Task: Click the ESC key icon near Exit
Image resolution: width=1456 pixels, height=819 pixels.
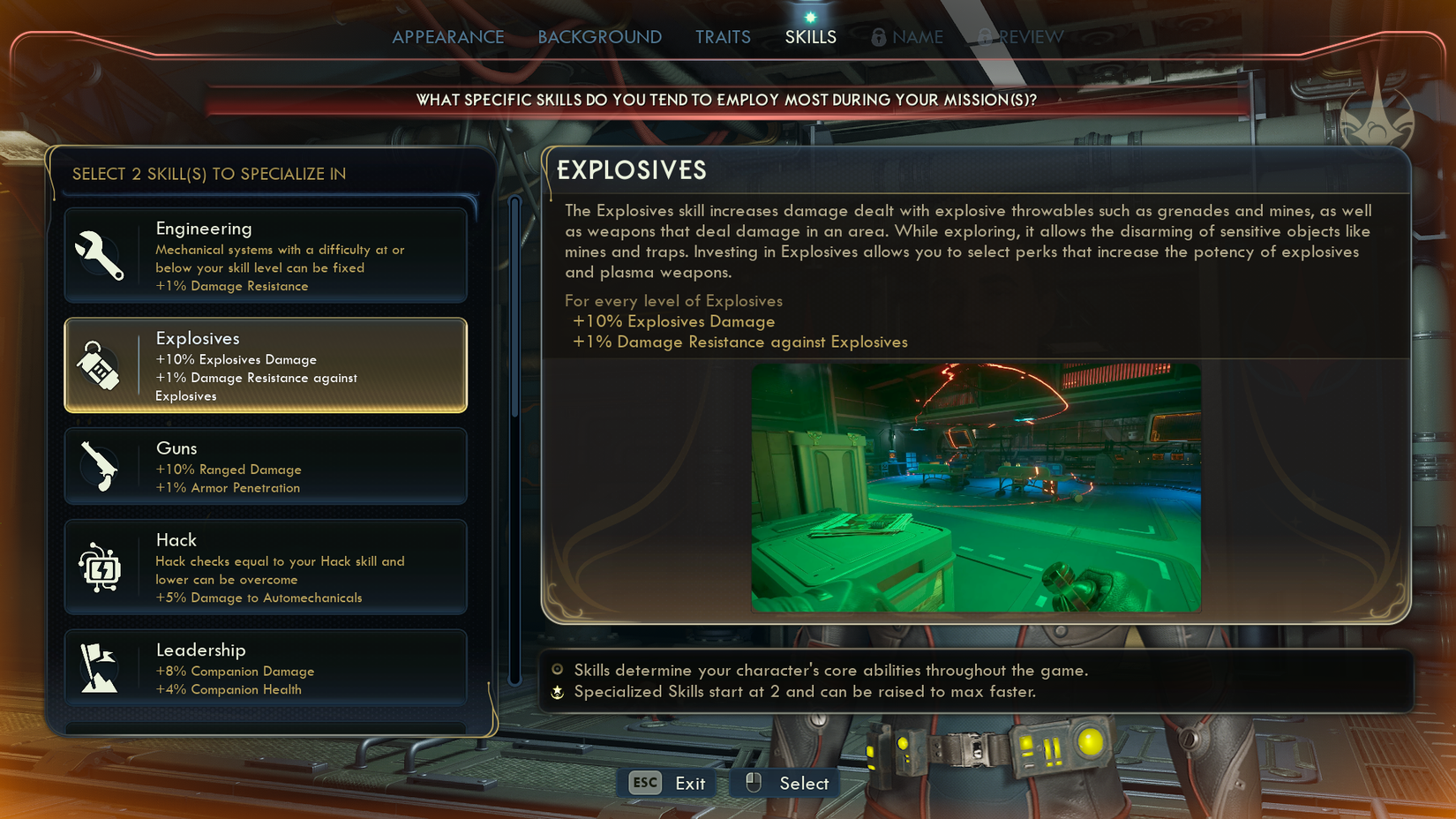Action: coord(643,783)
